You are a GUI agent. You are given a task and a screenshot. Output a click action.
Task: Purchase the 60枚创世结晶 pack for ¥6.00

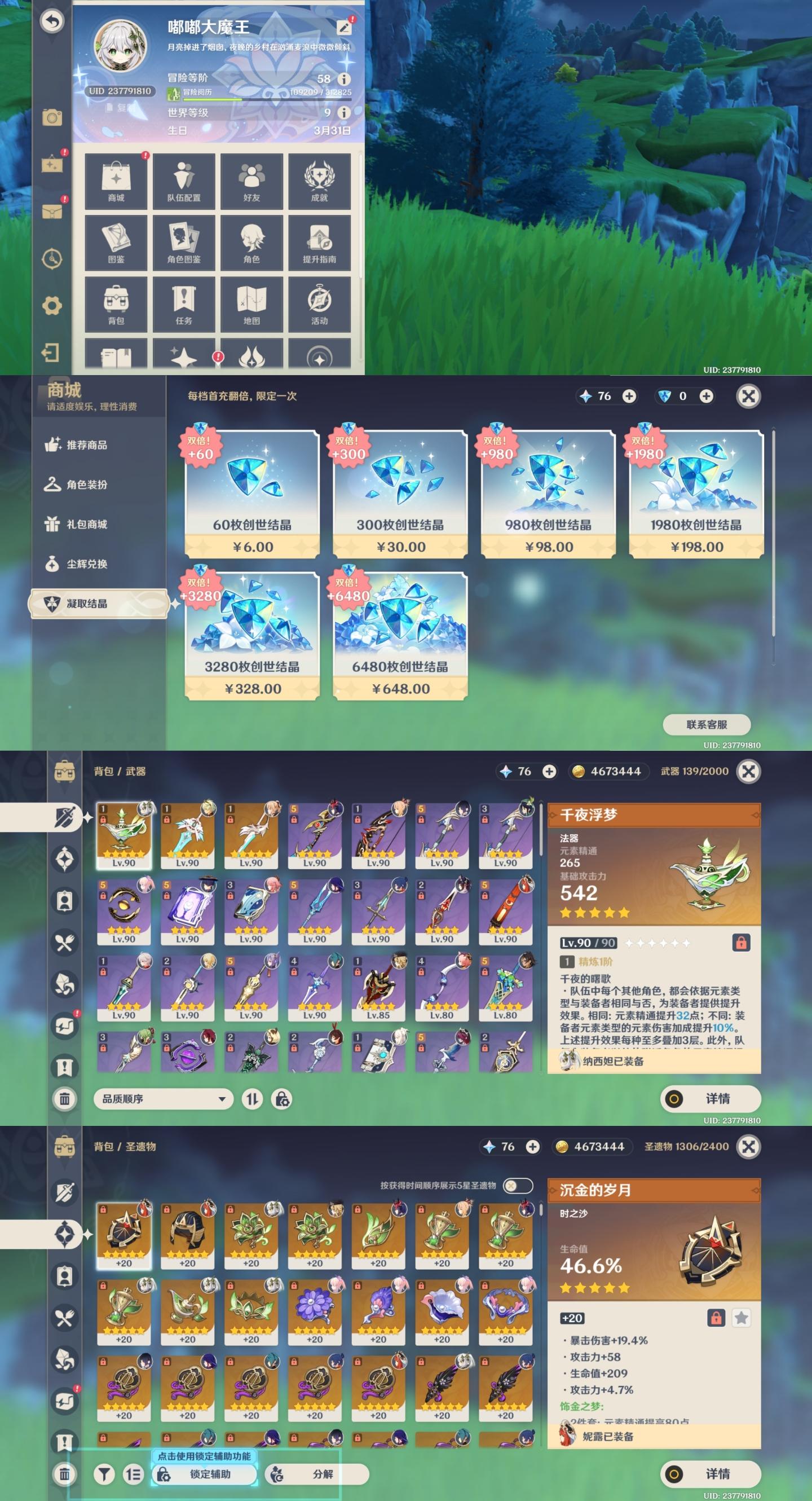pyautogui.click(x=252, y=494)
